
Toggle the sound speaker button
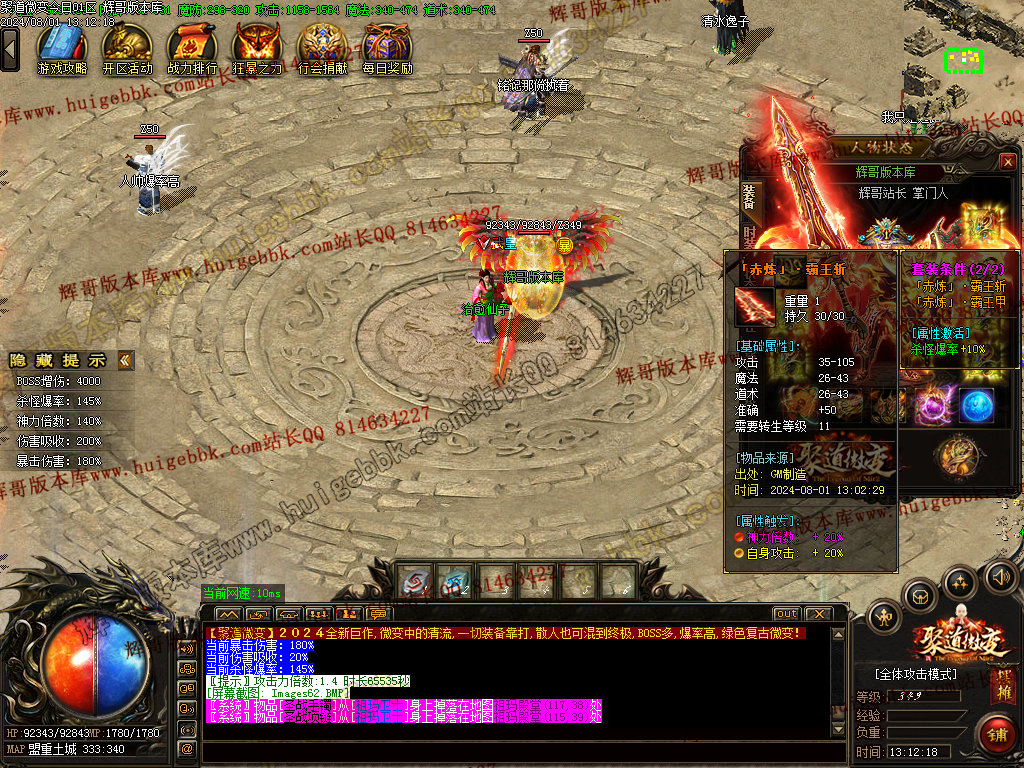pyautogui.click(x=1000, y=576)
